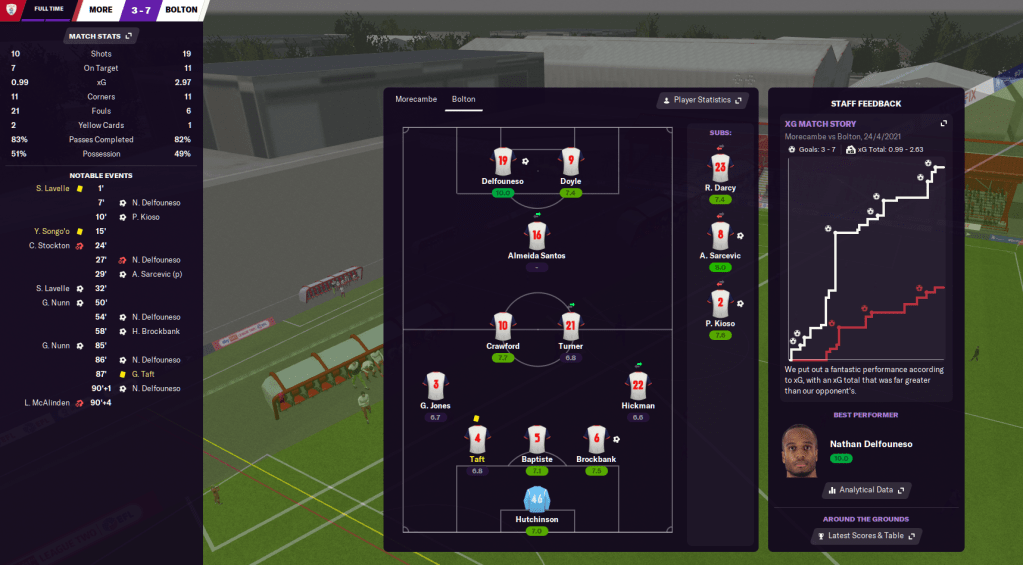Switch to the Morecambe lineup tab
This screenshot has width=1023, height=565.
(x=415, y=99)
